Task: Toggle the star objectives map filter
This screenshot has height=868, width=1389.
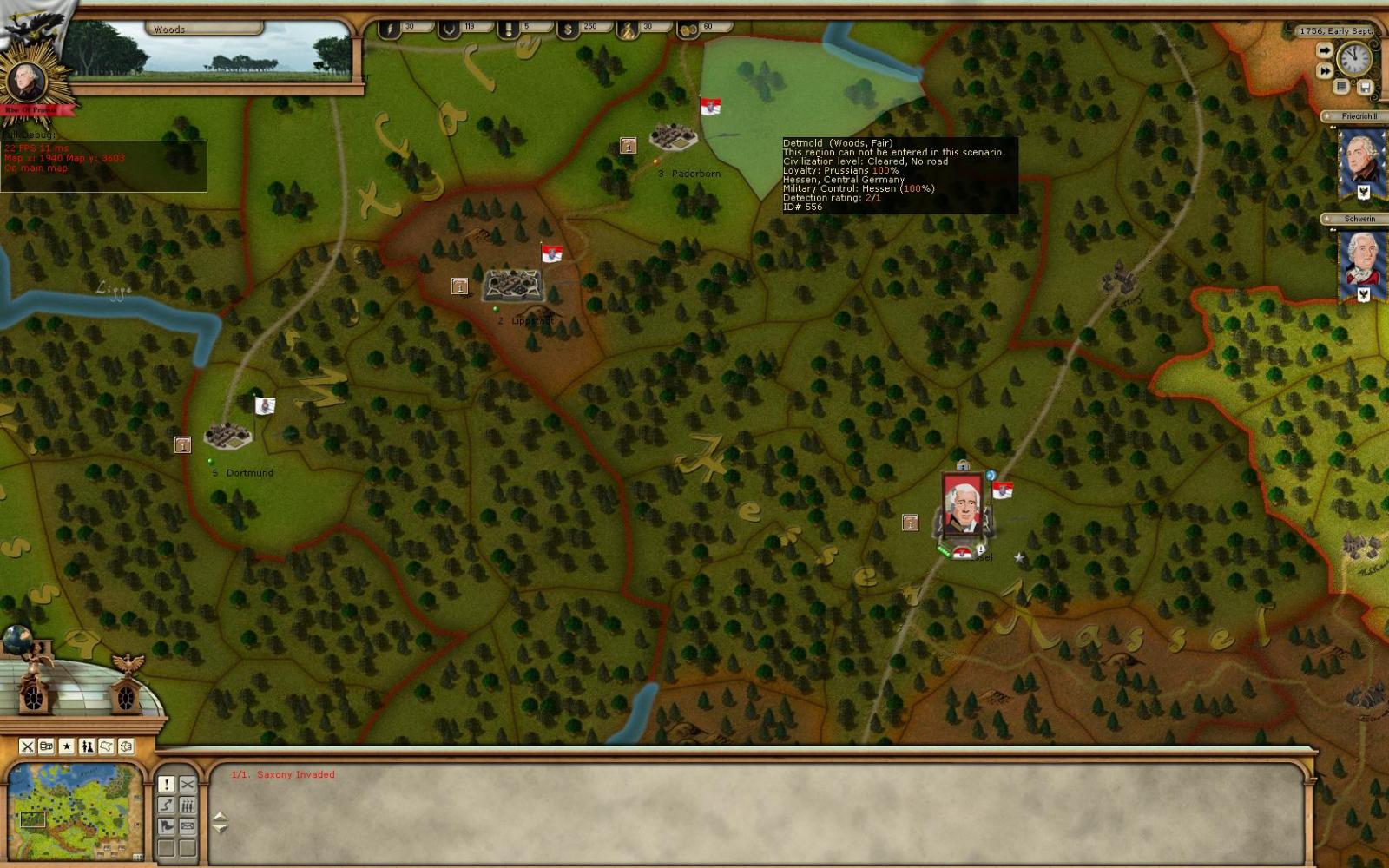Action: [67, 746]
